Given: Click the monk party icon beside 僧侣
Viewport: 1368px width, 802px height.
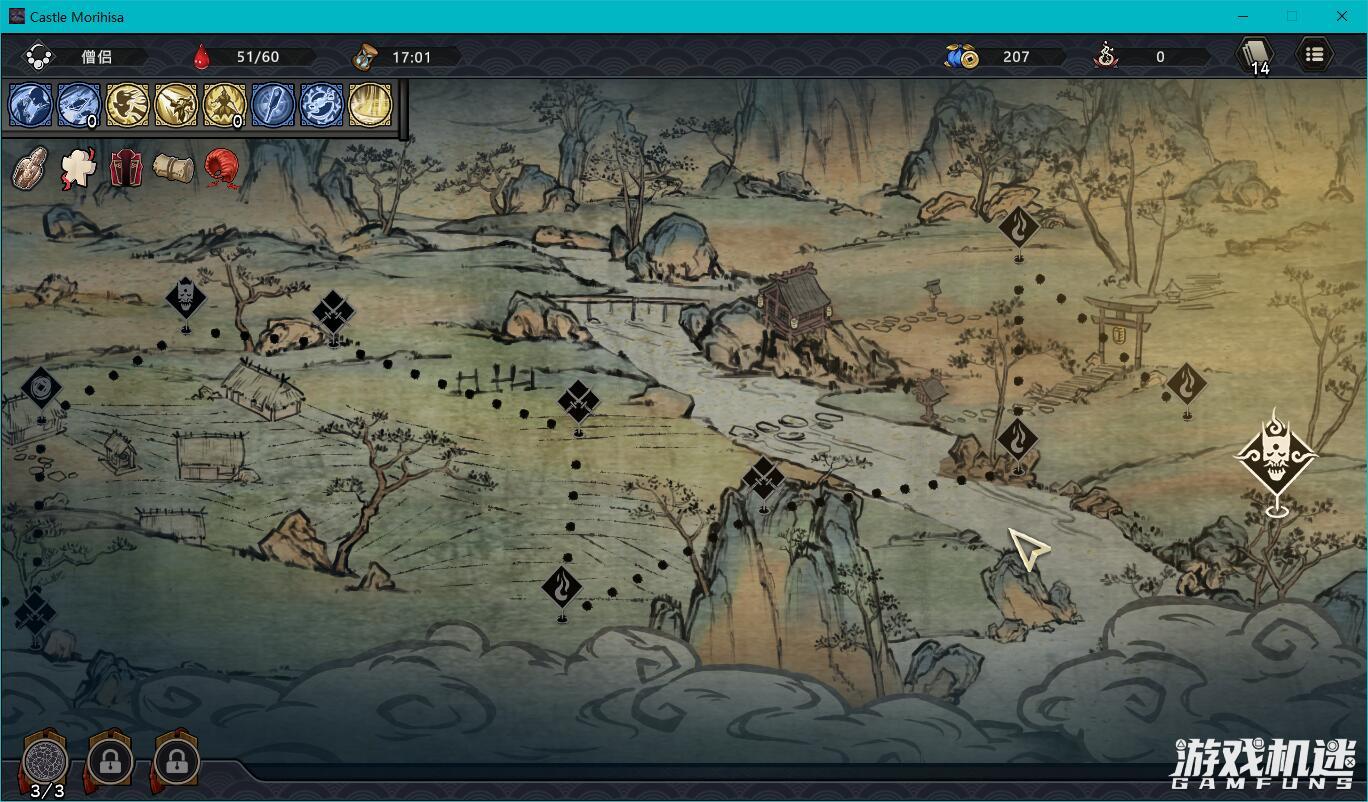Looking at the screenshot, I should tap(40, 56).
